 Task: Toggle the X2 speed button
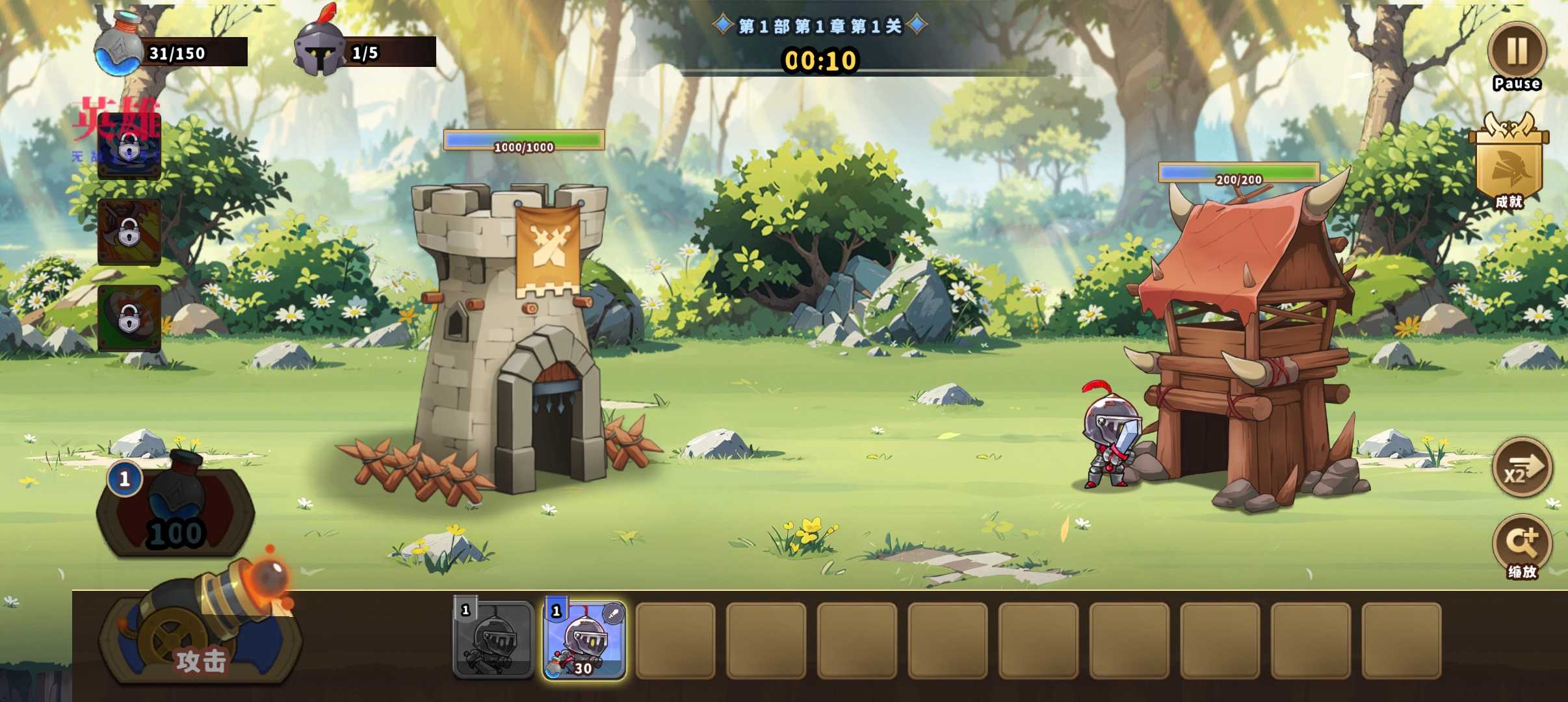(1521, 468)
